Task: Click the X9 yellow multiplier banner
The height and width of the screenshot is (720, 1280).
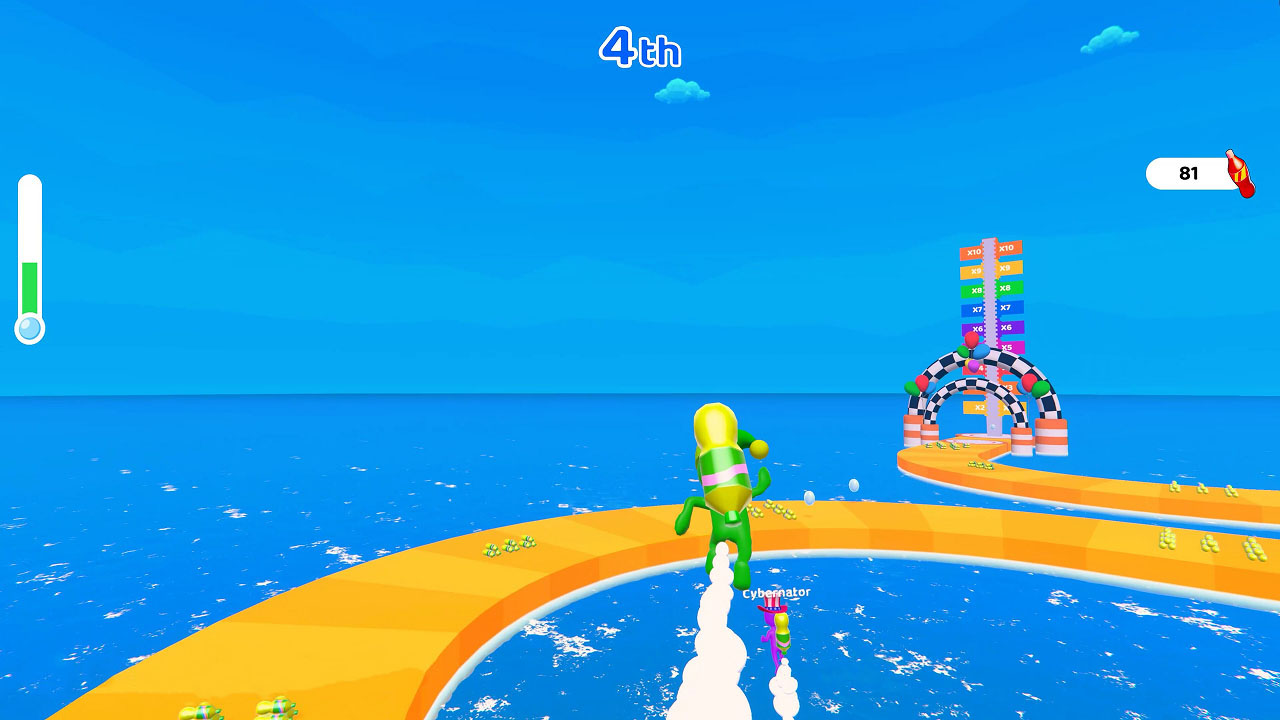Action: click(x=975, y=271)
